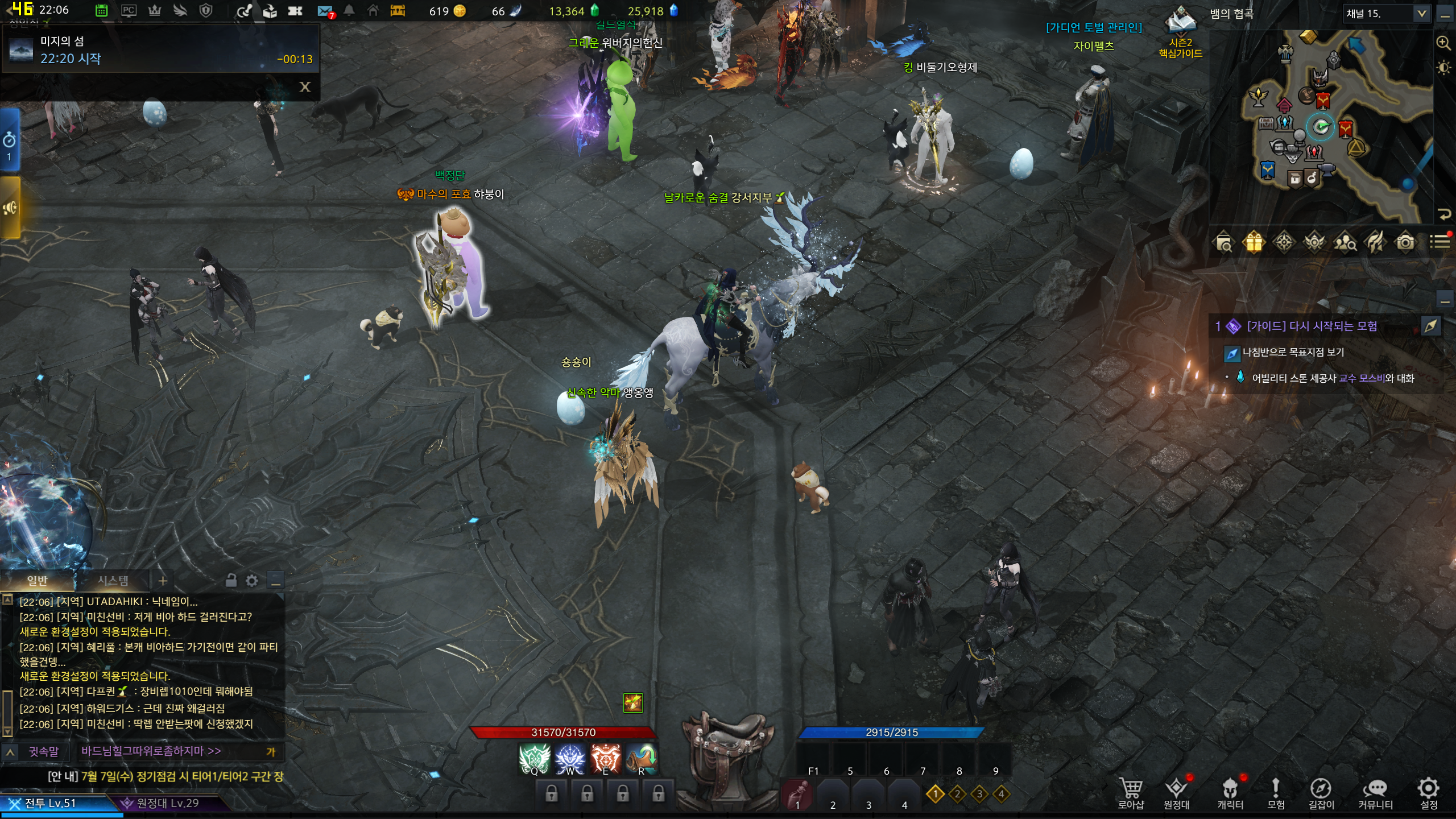Click the minimap magnifier zoom button

(x=1443, y=43)
